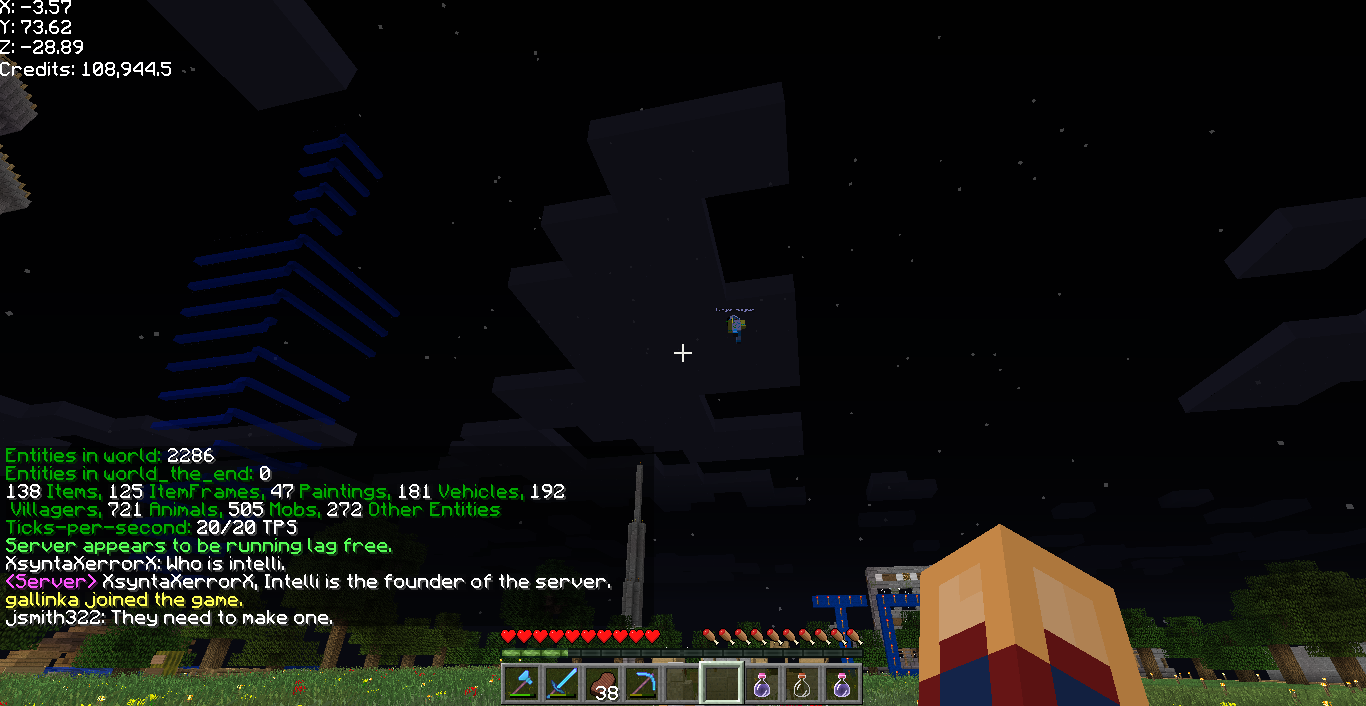1366x706 pixels.
Task: Select the diamond sword hotbar slot
Action: coord(561,683)
